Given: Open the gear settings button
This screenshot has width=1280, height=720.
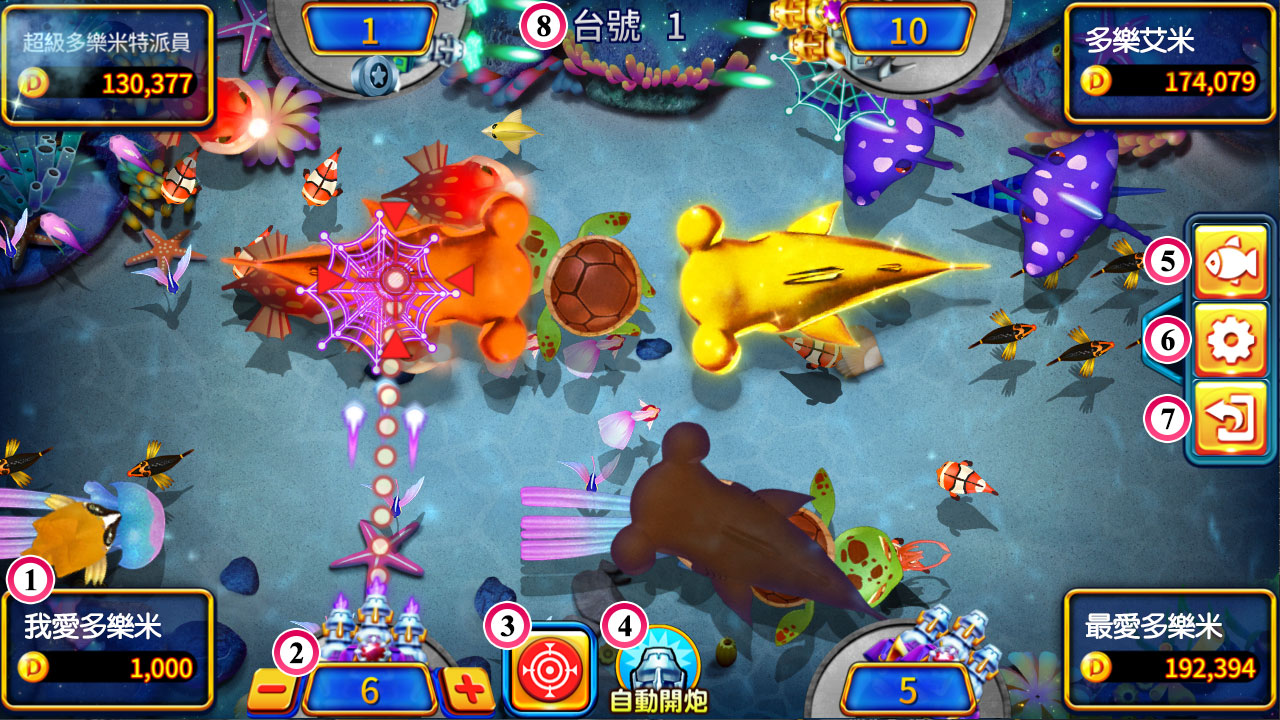Looking at the screenshot, I should coord(1230,342).
